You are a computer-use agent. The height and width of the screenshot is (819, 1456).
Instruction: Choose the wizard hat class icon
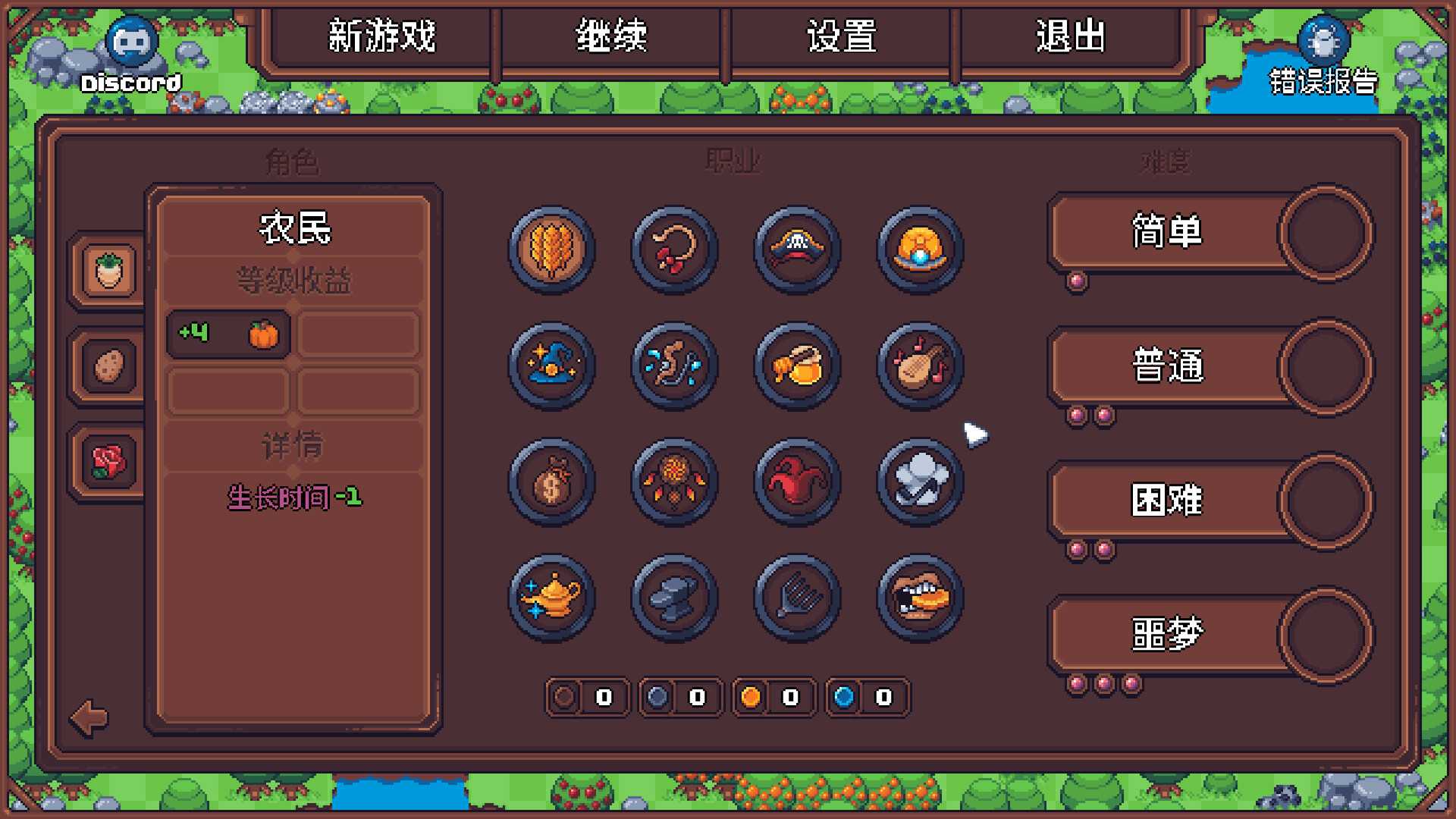coord(550,366)
